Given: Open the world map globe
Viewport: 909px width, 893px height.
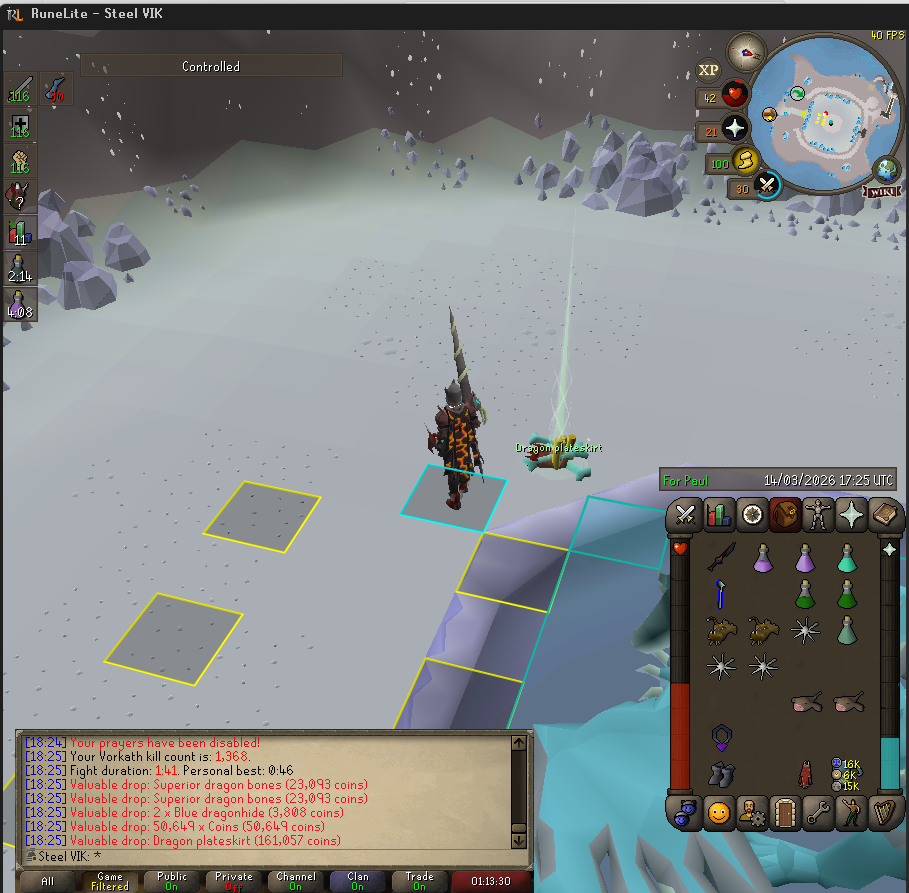Looking at the screenshot, I should tap(886, 168).
